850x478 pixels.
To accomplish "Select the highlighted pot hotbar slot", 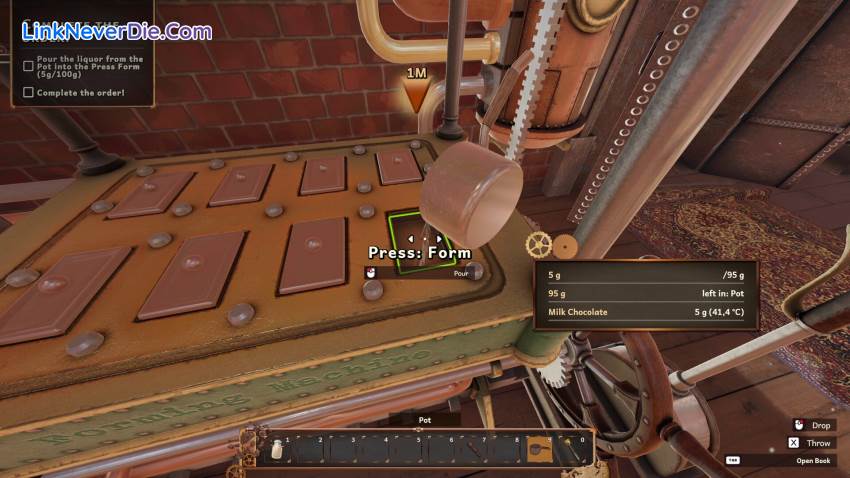I will [x=540, y=449].
